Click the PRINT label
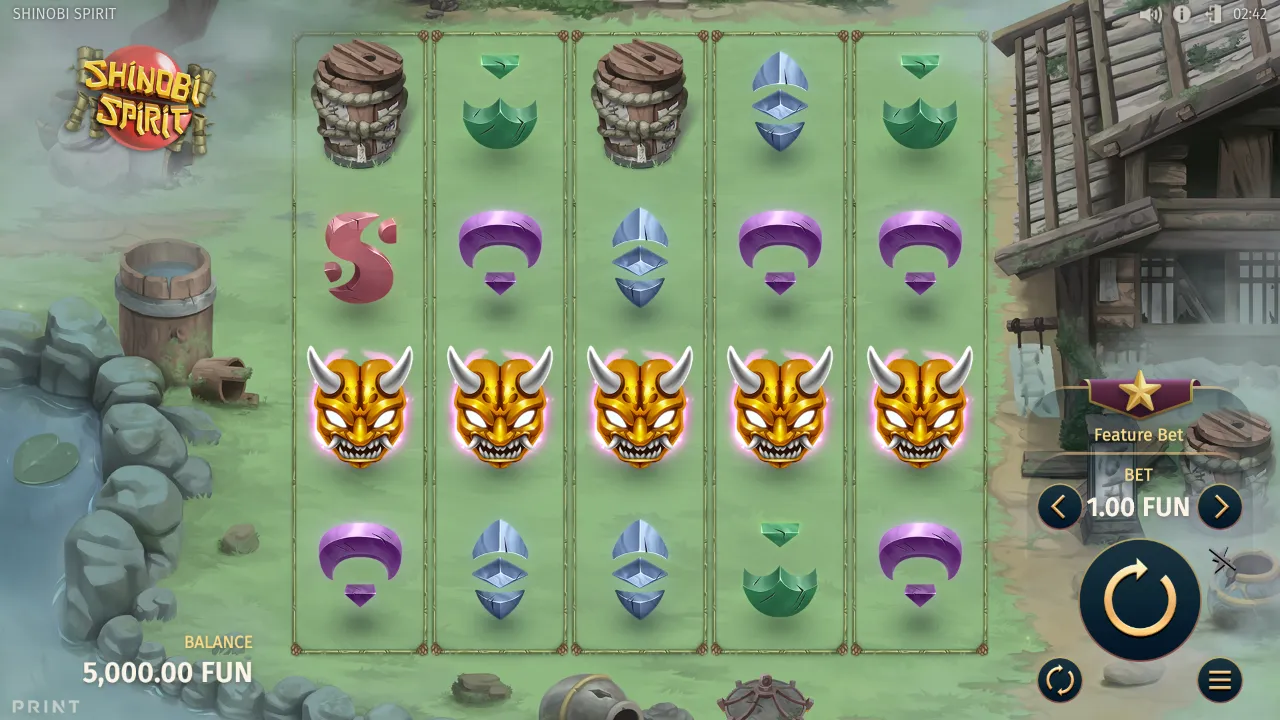 coord(43,706)
